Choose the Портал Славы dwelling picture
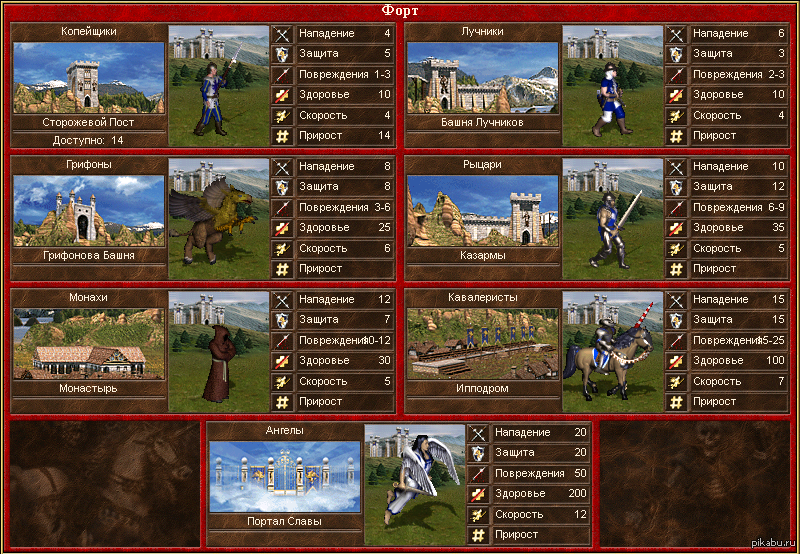 [285, 476]
